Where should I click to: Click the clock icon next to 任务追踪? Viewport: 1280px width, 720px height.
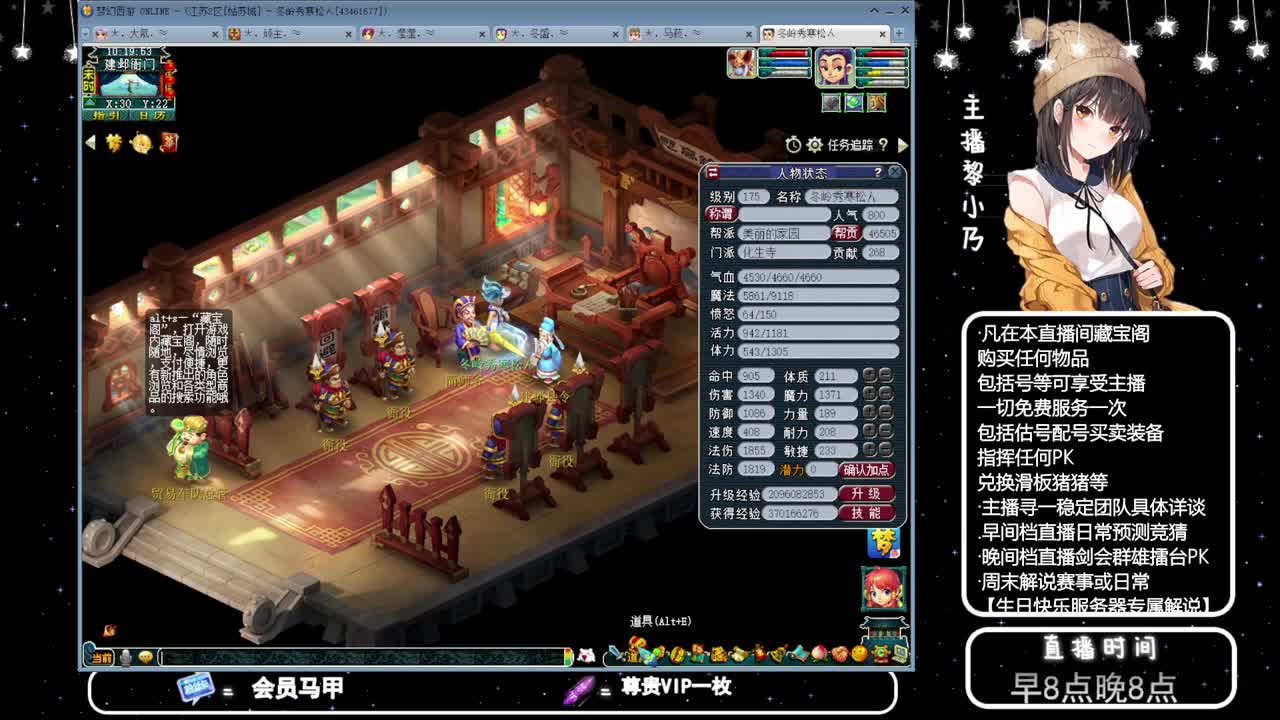[793, 143]
